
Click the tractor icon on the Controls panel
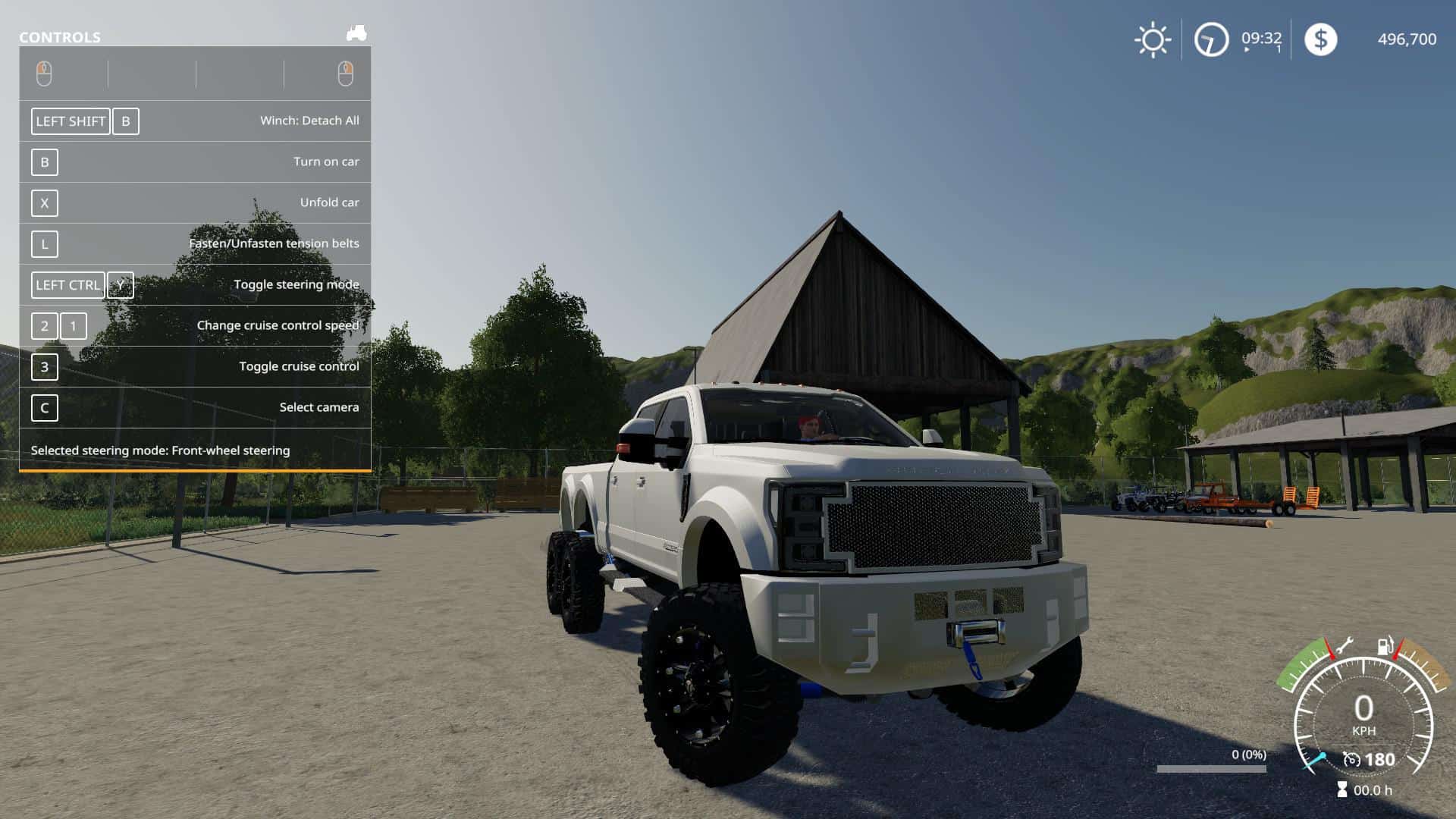(356, 33)
